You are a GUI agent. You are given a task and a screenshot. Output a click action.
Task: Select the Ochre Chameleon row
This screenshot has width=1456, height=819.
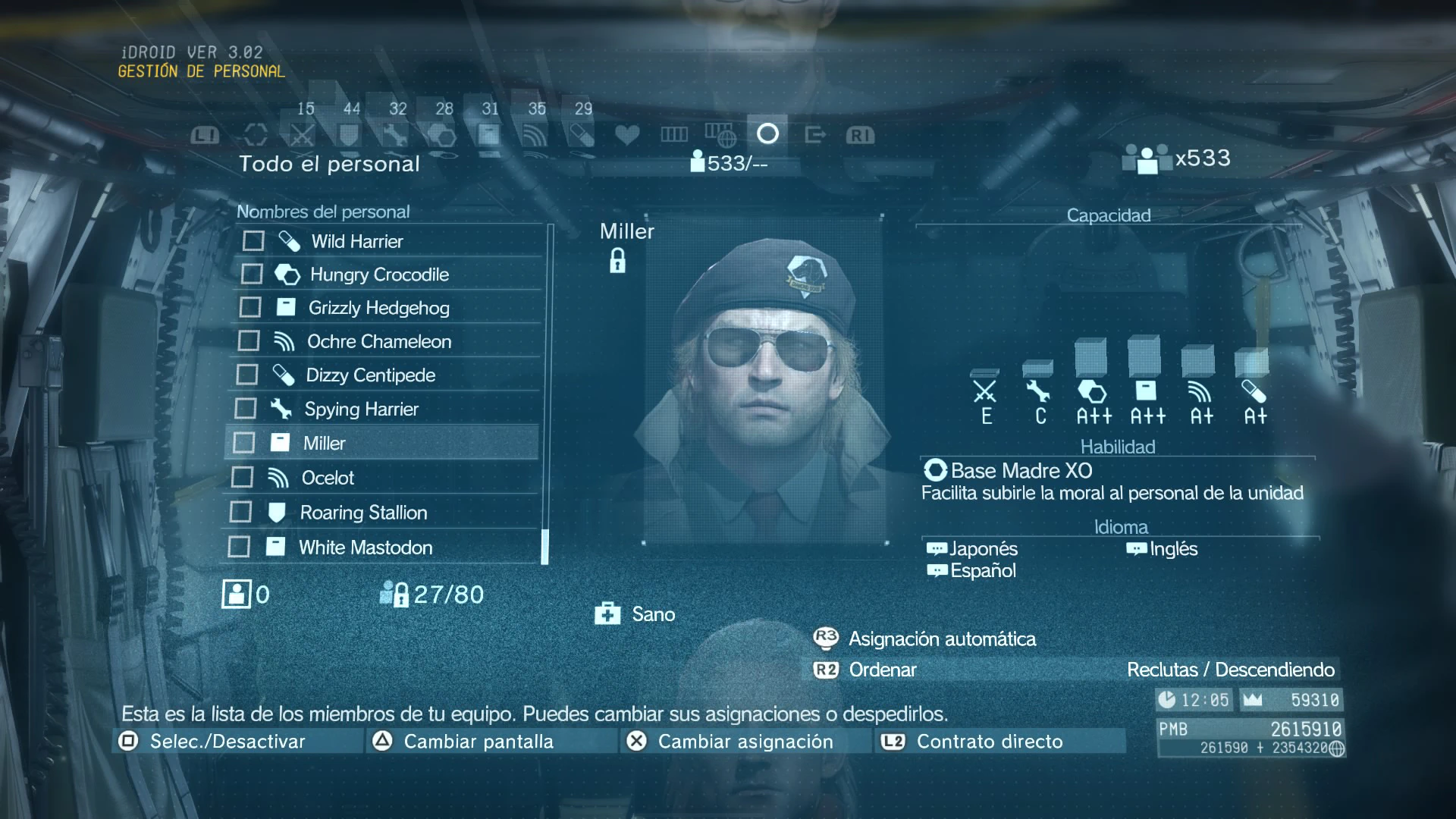coord(378,341)
